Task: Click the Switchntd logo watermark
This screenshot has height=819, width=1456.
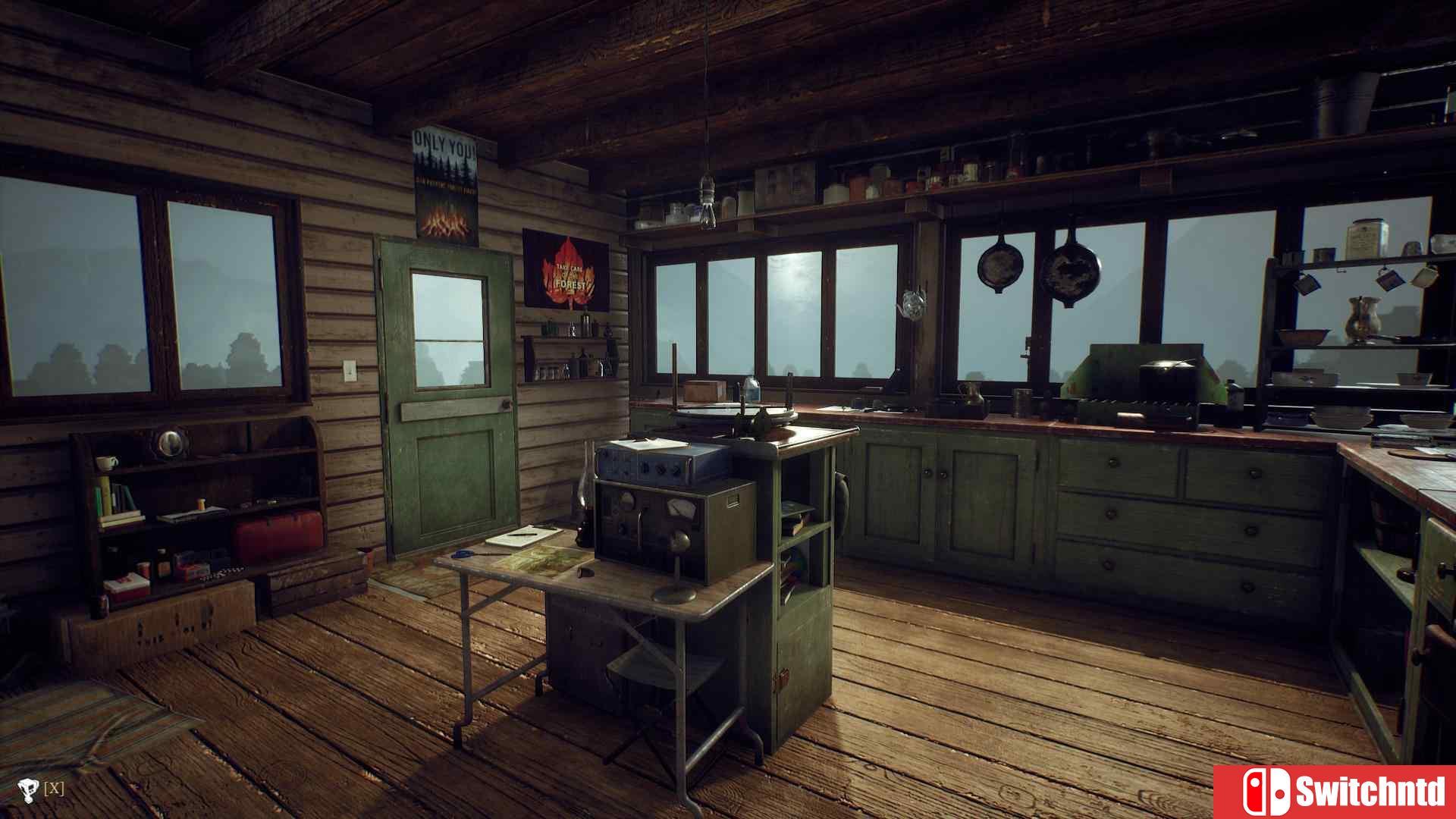Action: click(1335, 792)
